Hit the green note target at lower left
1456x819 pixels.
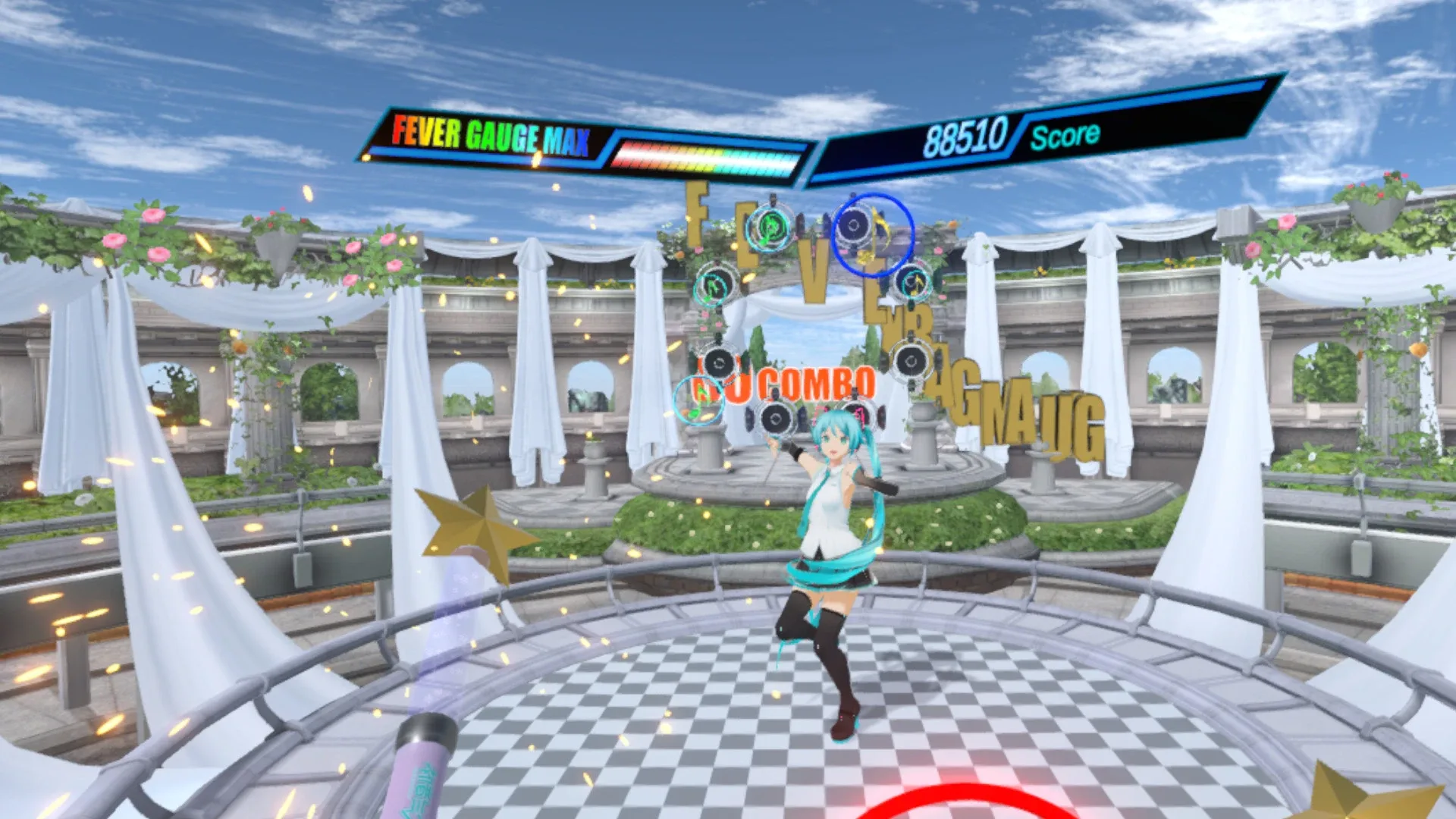(699, 400)
